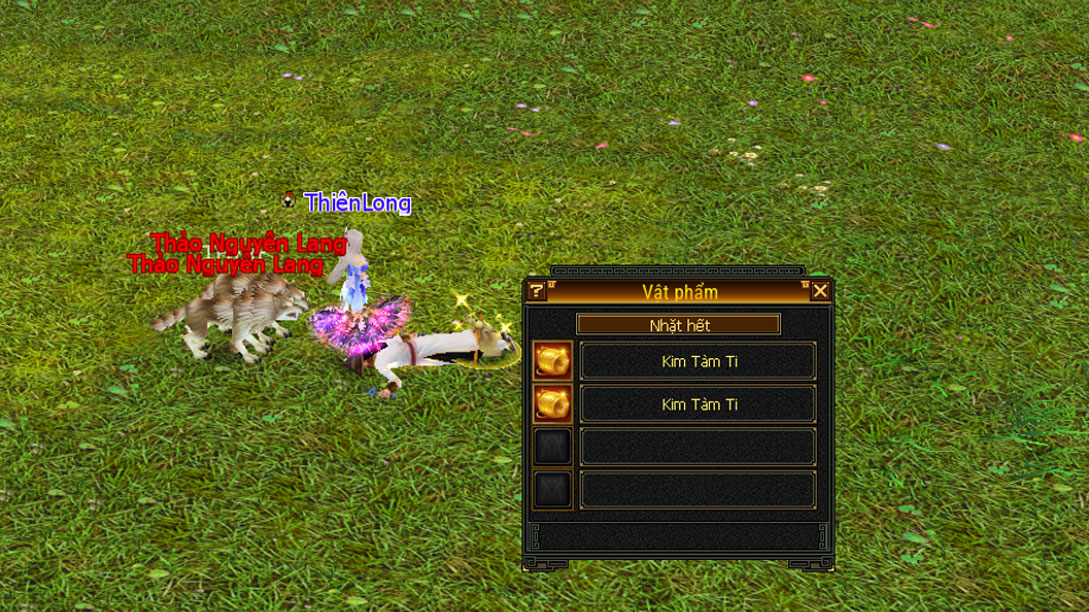This screenshot has width=1089, height=612.
Task: Close the Vật phẩm loot window
Action: pos(820,291)
